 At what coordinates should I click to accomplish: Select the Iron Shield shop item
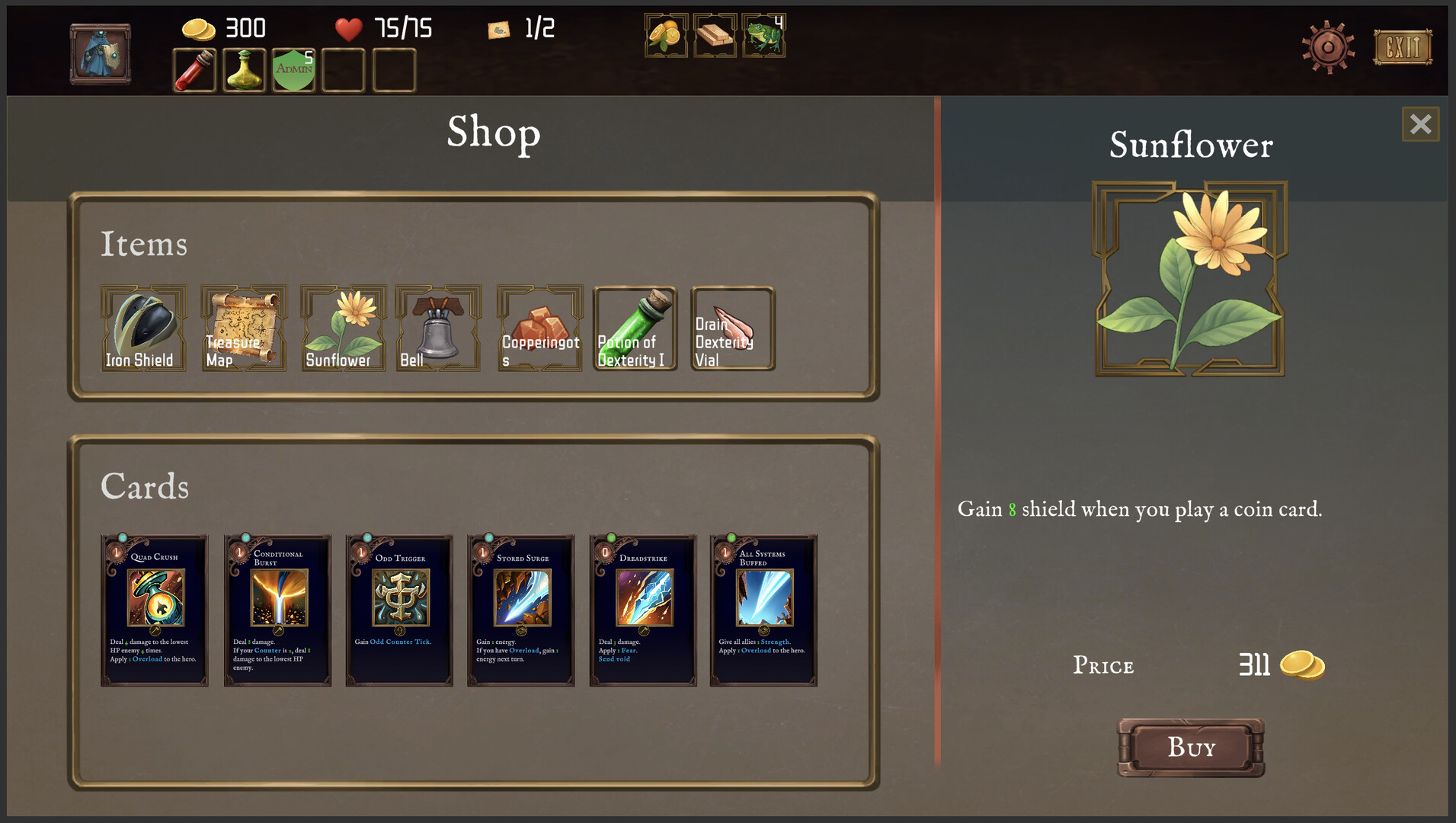click(x=143, y=329)
